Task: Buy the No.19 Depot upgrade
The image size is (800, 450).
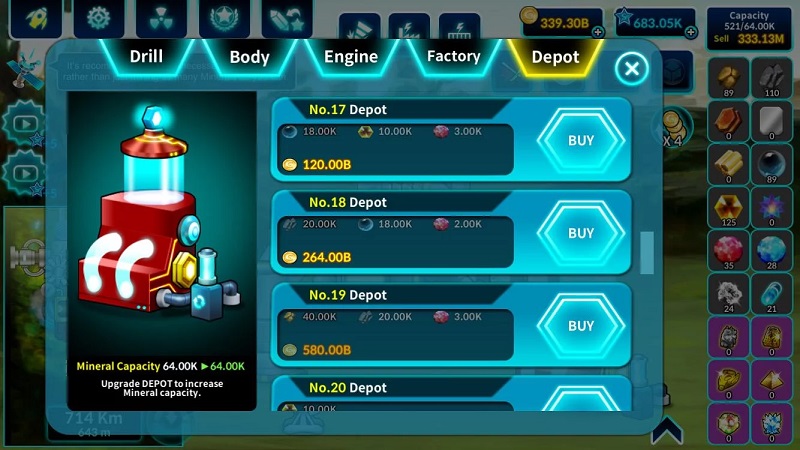Action: click(x=581, y=326)
